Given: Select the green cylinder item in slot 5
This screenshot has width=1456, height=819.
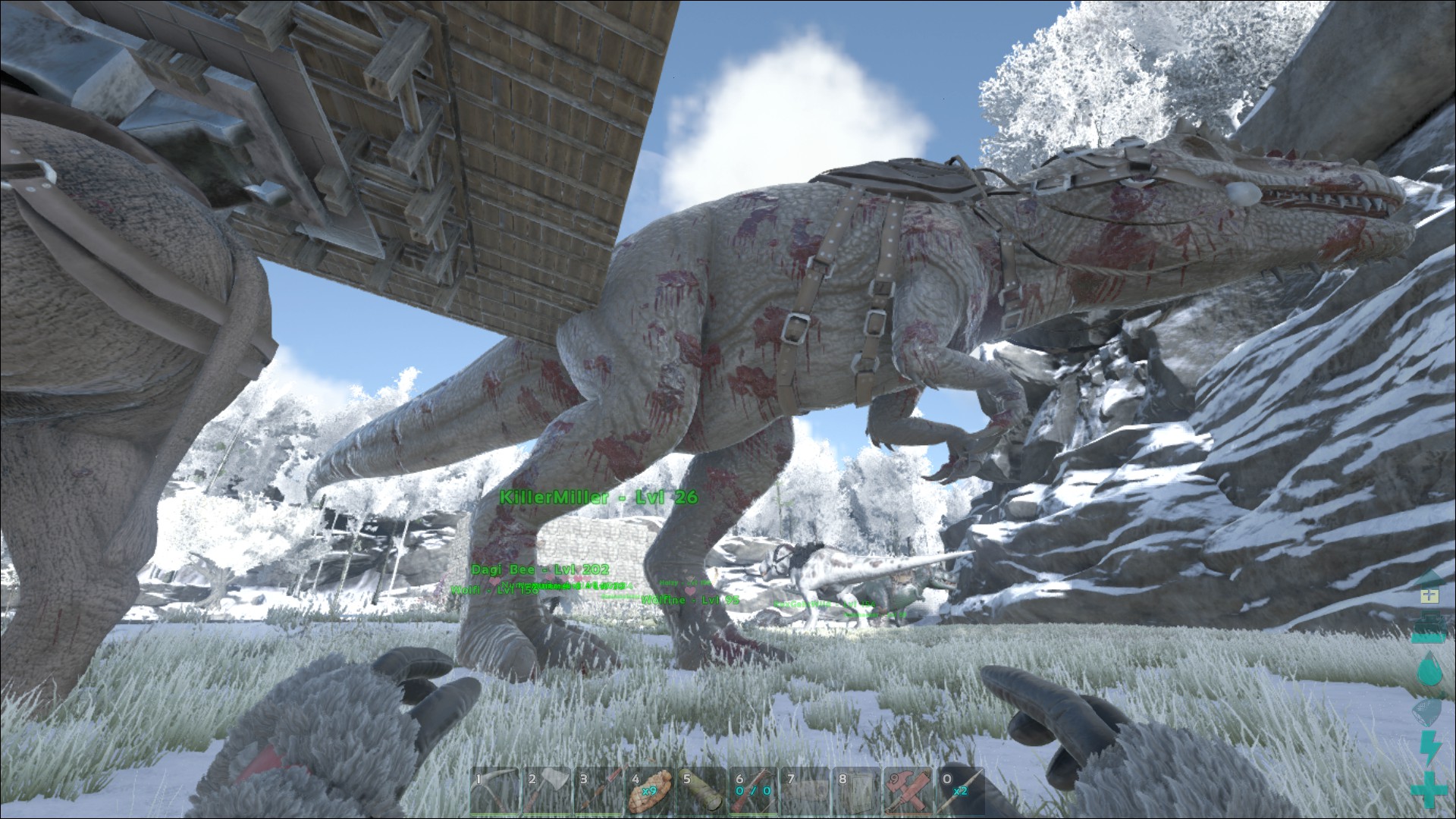Looking at the screenshot, I should click(x=702, y=792).
